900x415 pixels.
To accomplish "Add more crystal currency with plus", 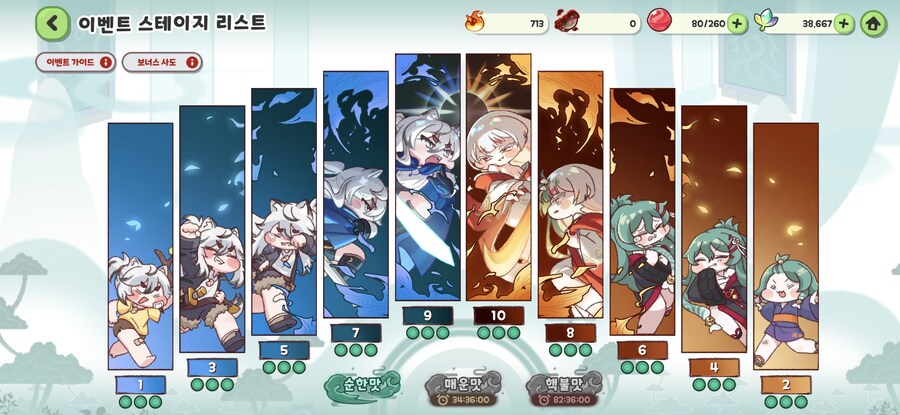I will coord(843,23).
